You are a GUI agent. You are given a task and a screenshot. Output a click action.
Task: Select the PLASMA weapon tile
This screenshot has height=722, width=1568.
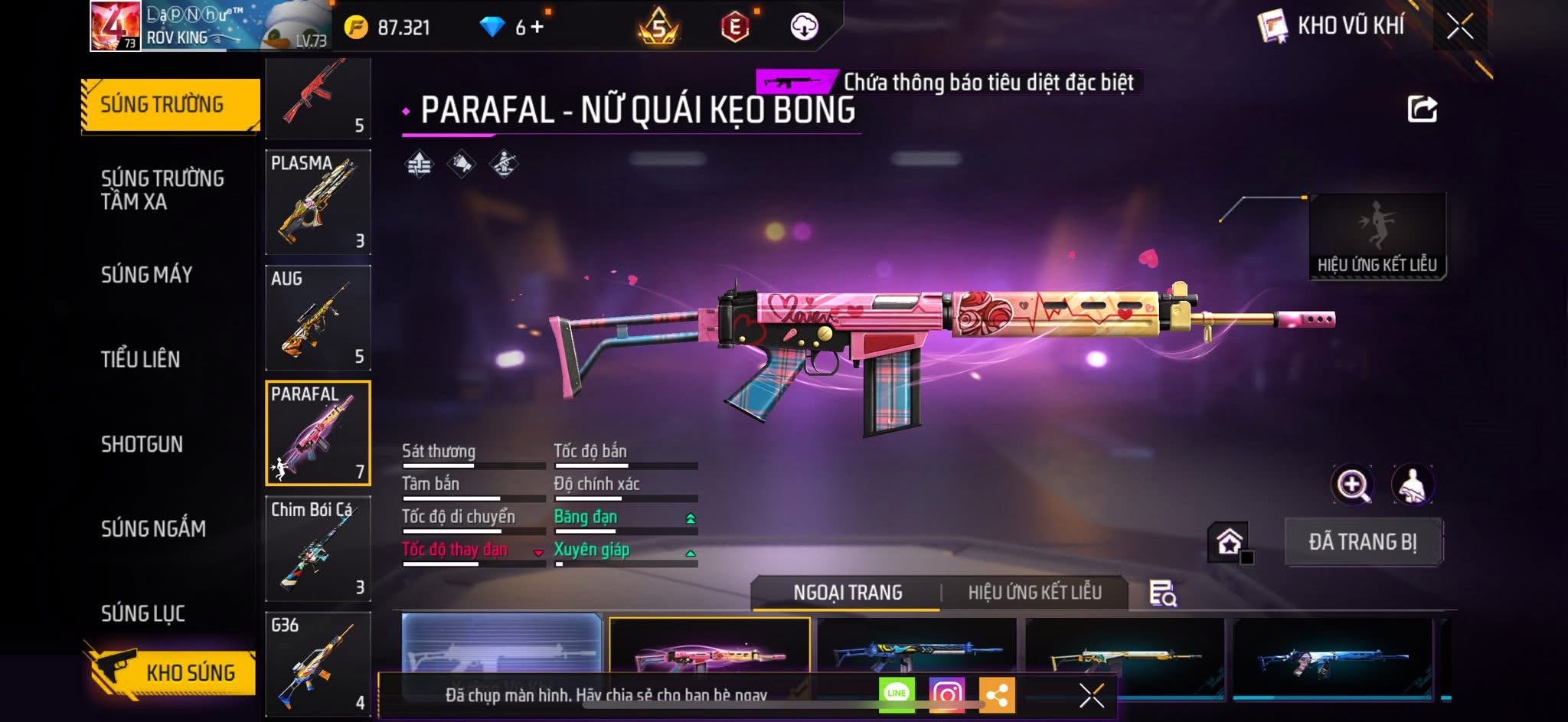pos(318,202)
